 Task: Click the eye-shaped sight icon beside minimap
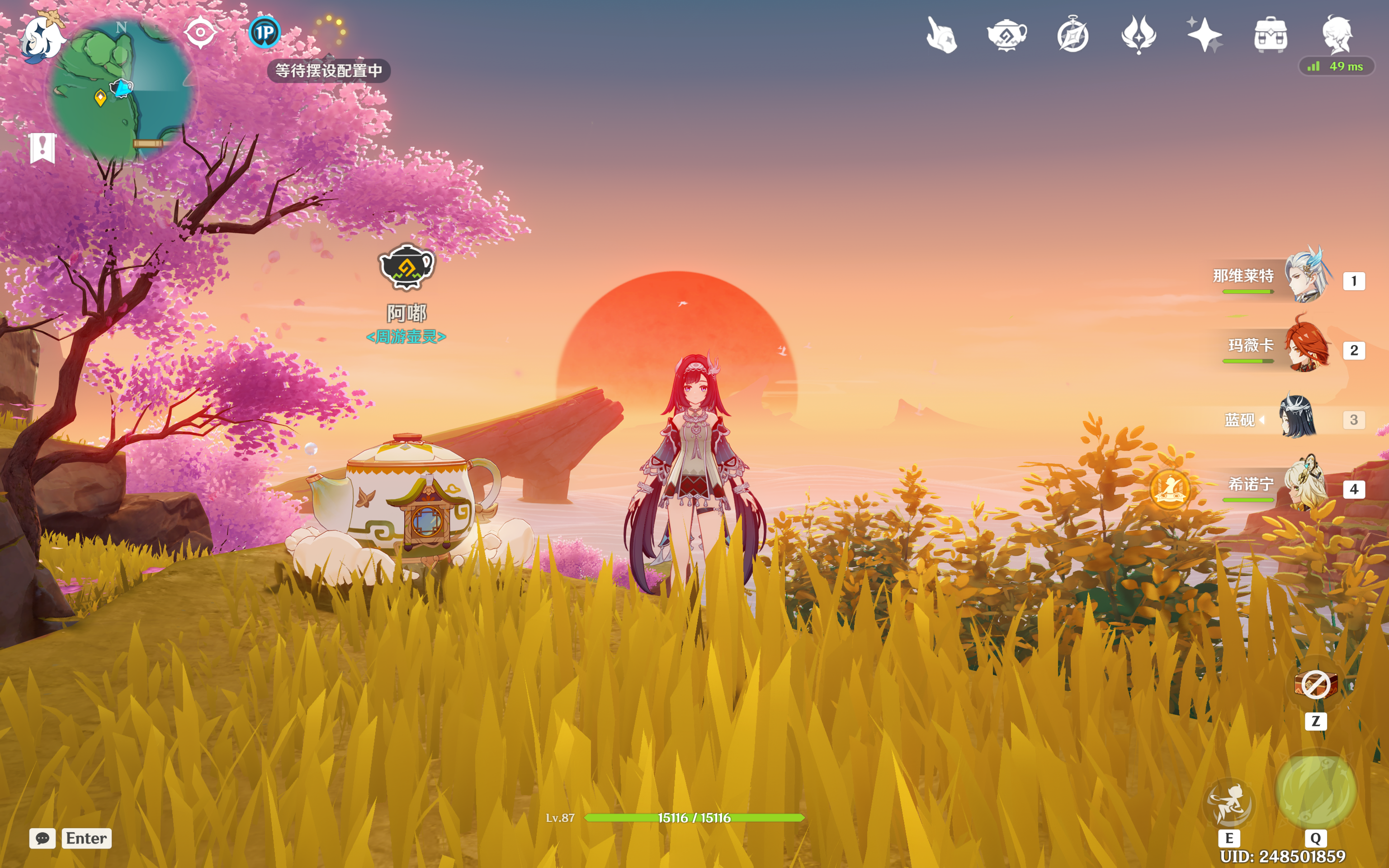[200, 33]
